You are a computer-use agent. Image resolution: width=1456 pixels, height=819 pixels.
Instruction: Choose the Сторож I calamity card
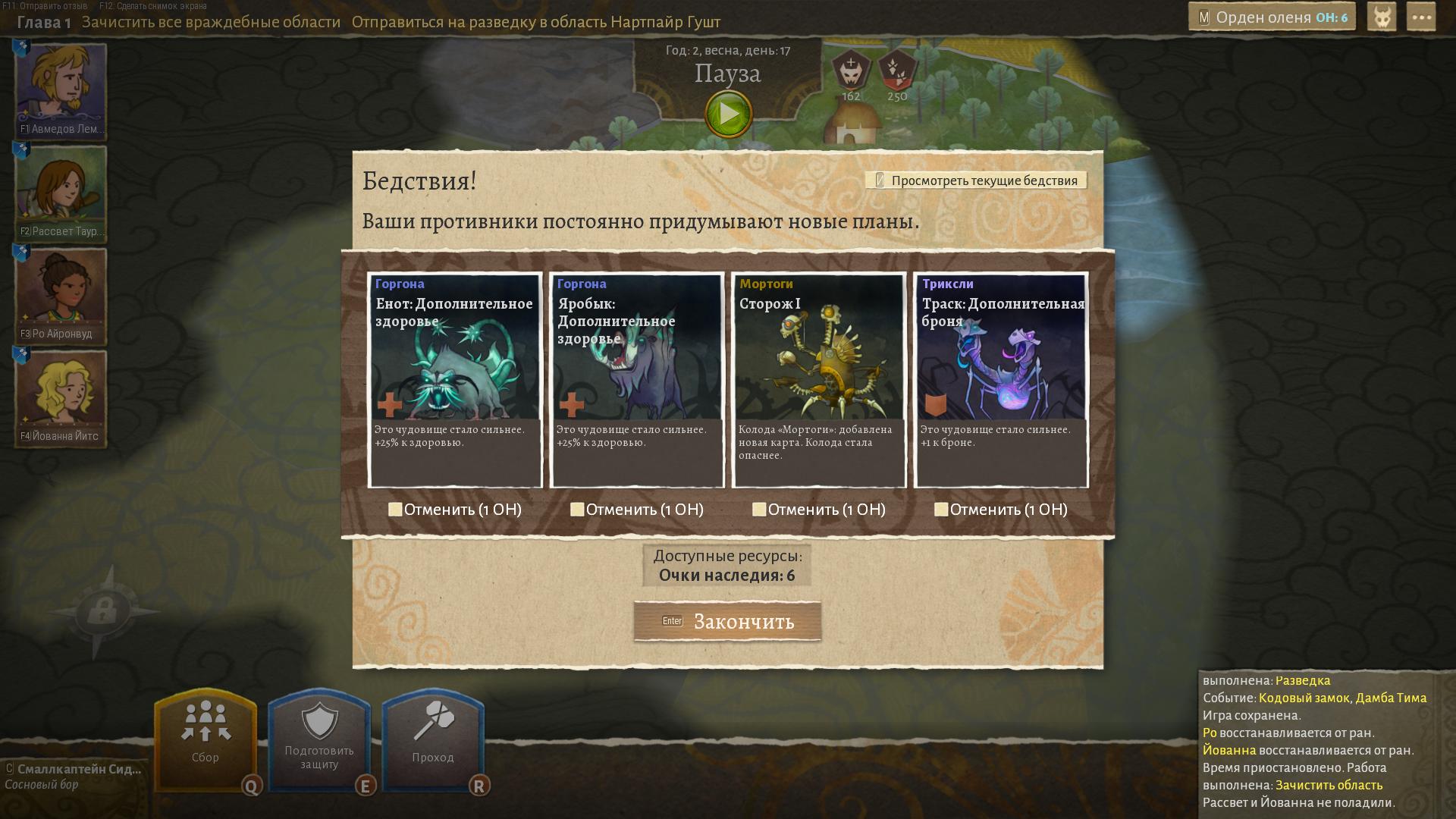pyautogui.click(x=819, y=379)
